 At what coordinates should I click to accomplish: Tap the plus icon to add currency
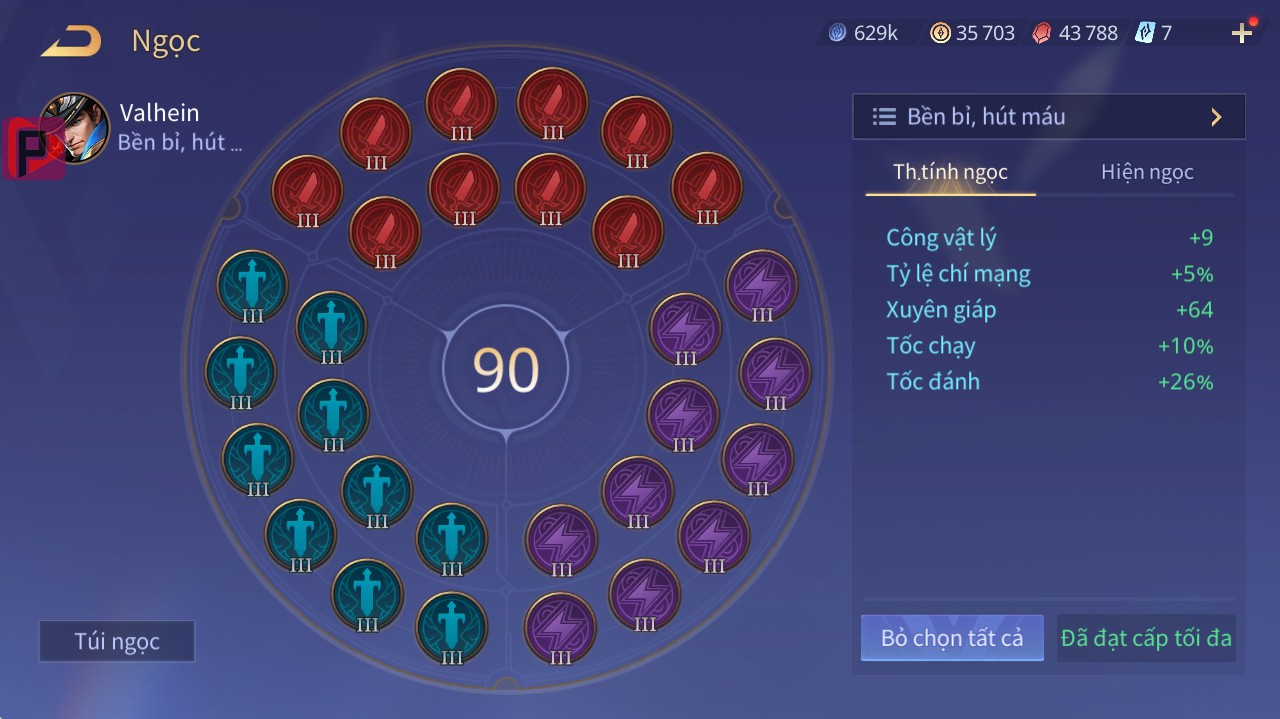pyautogui.click(x=1241, y=34)
